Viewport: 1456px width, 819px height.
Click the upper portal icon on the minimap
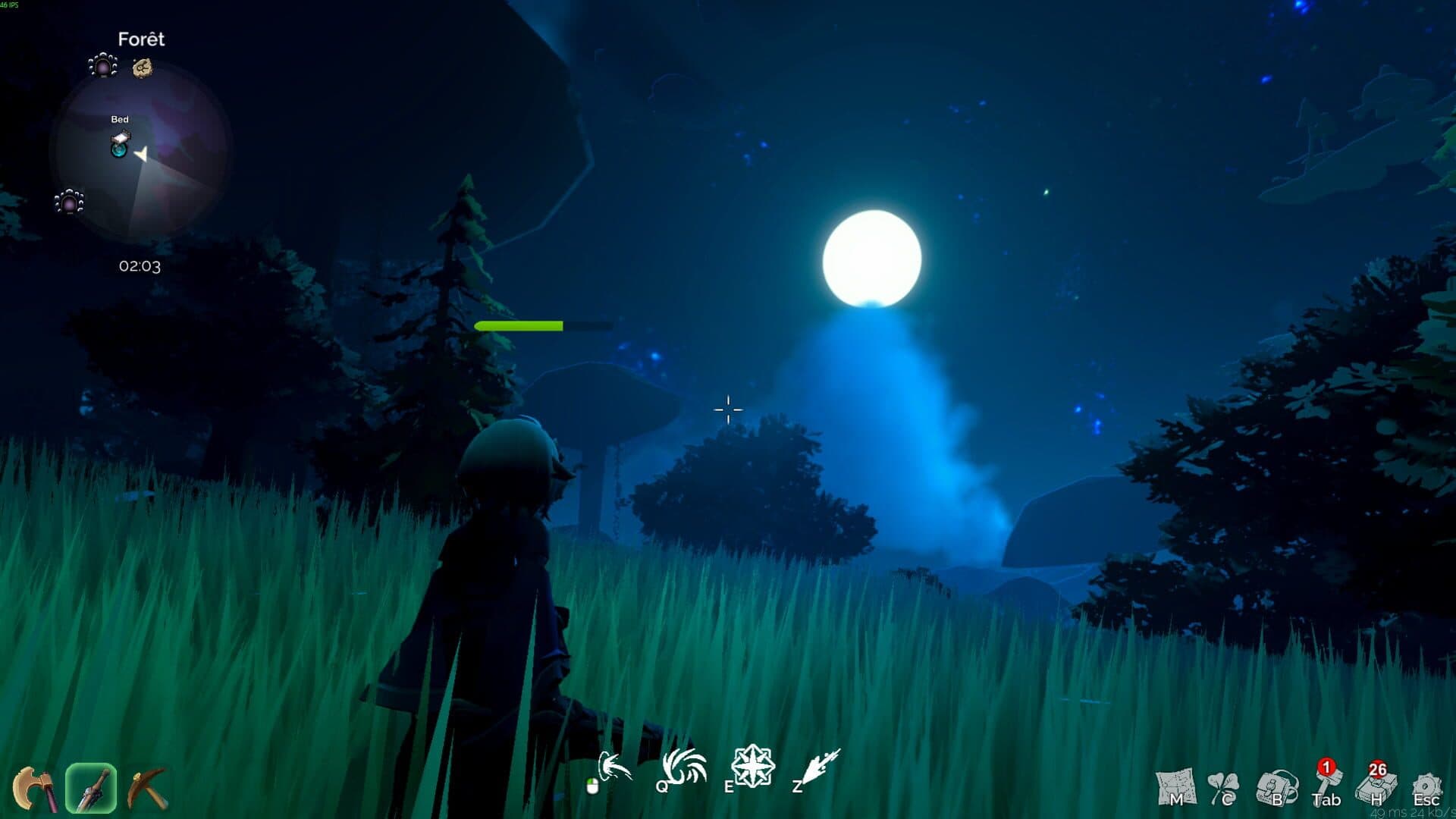(x=102, y=67)
